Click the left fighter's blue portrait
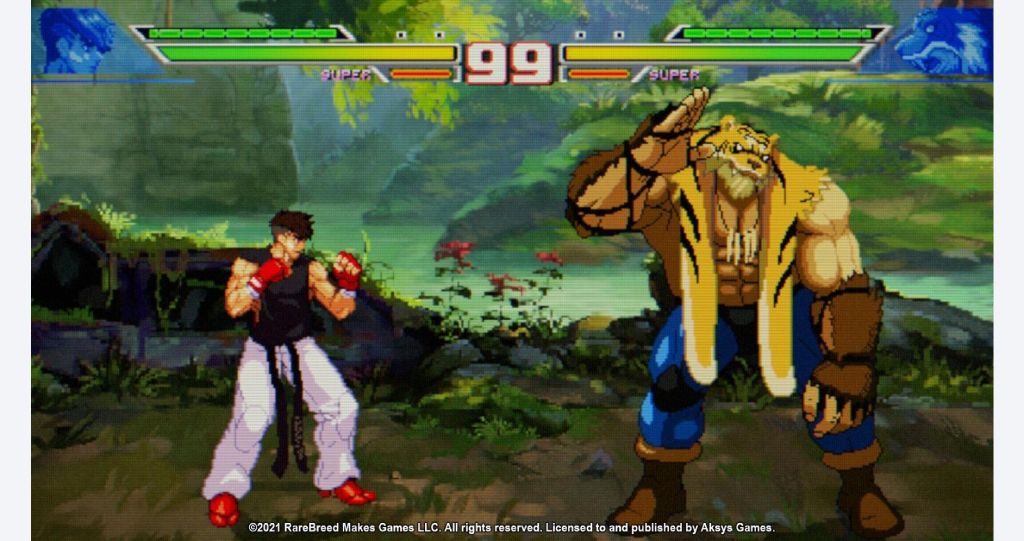The image size is (1024, 541). (x=74, y=42)
